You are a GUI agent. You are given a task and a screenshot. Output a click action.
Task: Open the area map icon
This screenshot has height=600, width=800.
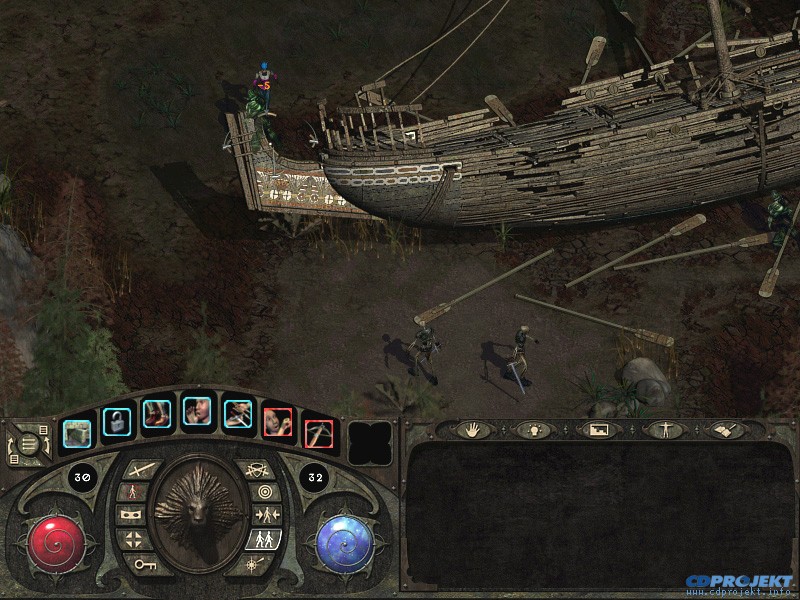coord(596,429)
